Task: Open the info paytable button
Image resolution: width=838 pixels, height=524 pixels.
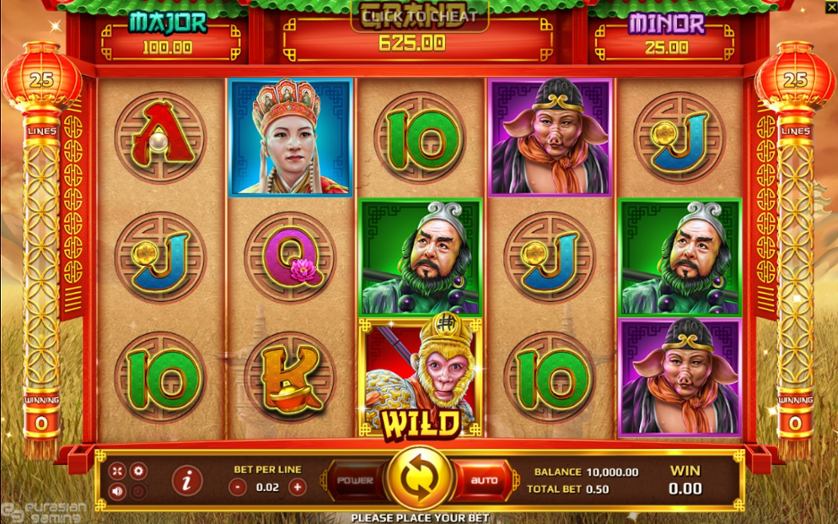Action: (185, 481)
